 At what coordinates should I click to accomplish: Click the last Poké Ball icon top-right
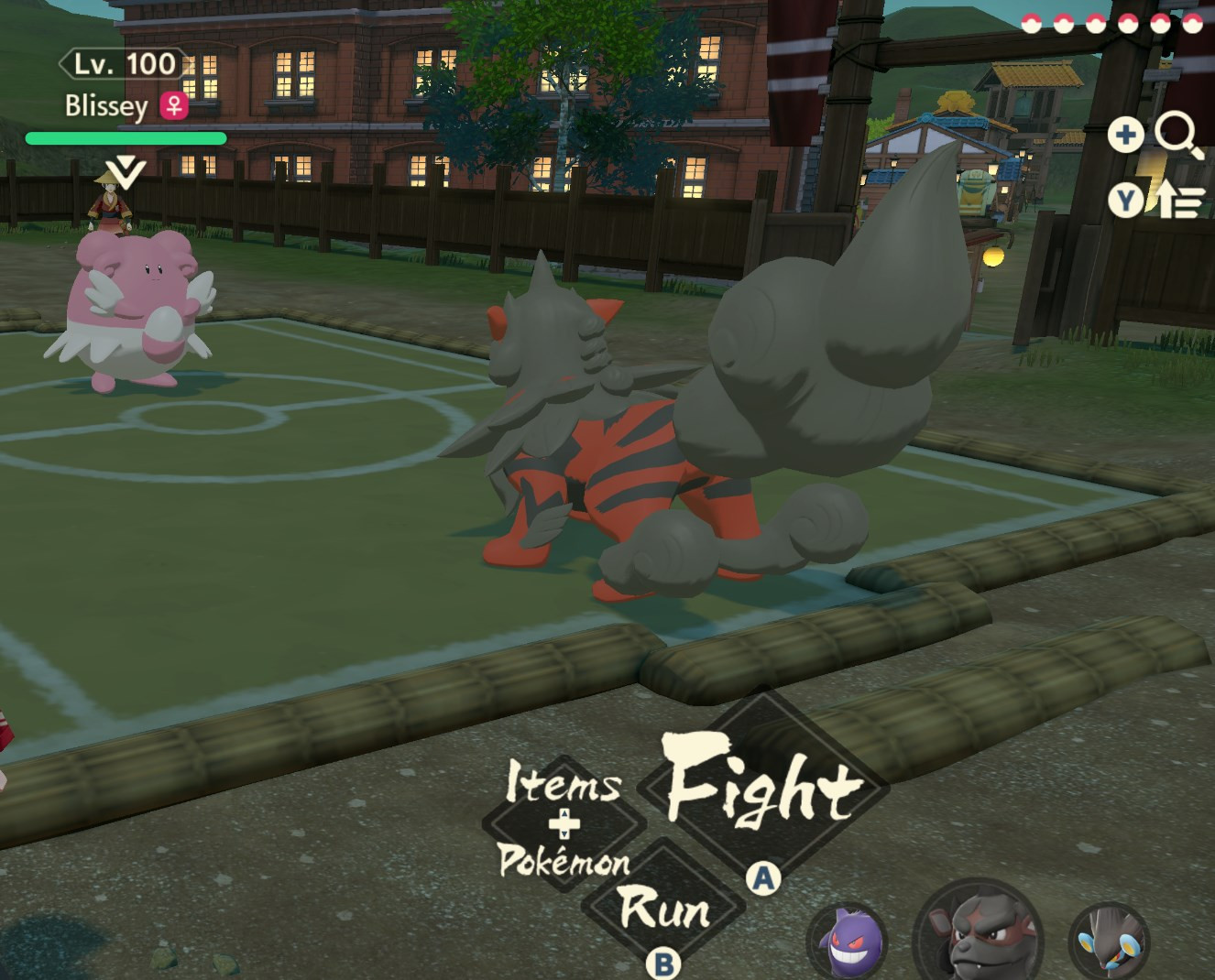1191,25
